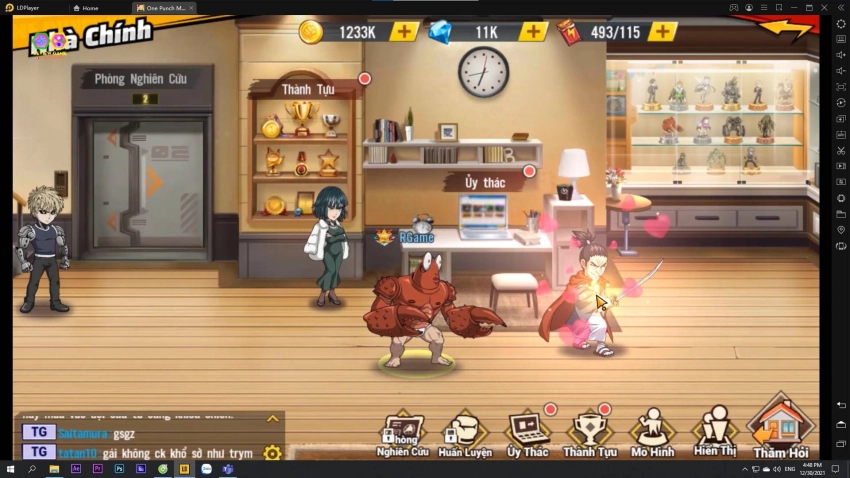Close the One Punch Man emulator tab
Viewport: 850px width, 478px height.
tap(190, 7)
